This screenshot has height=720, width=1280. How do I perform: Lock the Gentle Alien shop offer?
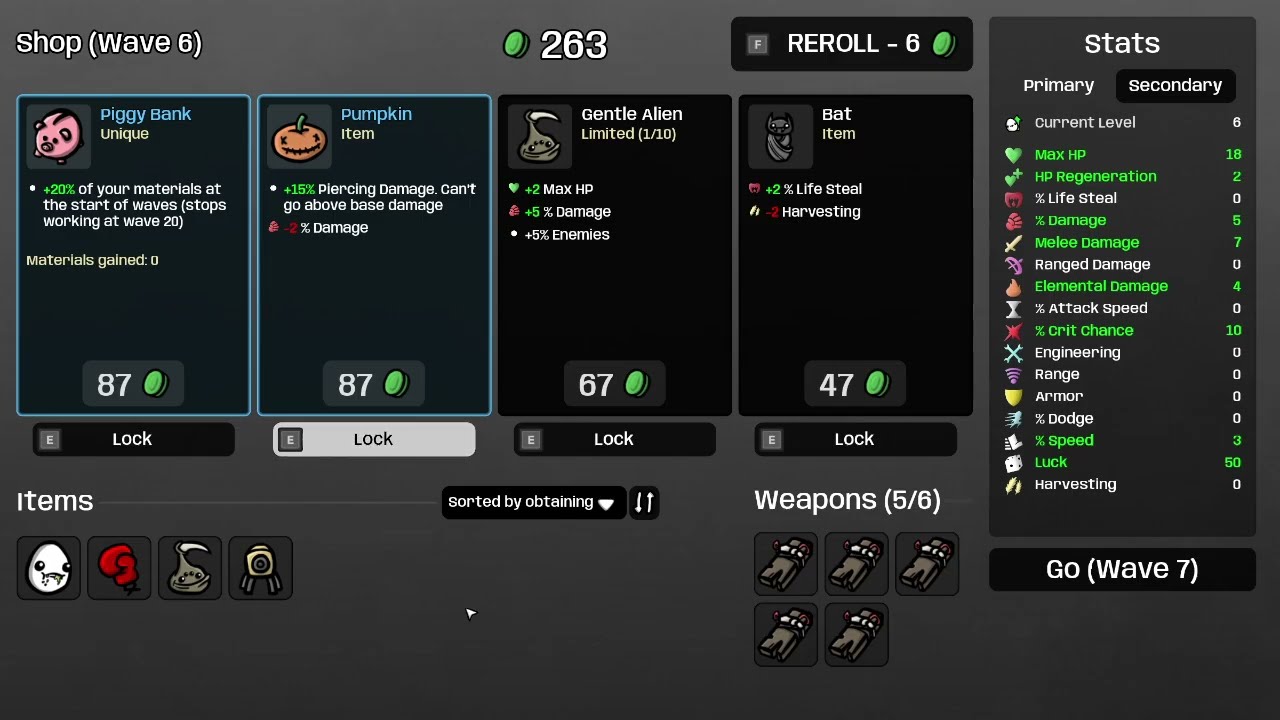614,439
